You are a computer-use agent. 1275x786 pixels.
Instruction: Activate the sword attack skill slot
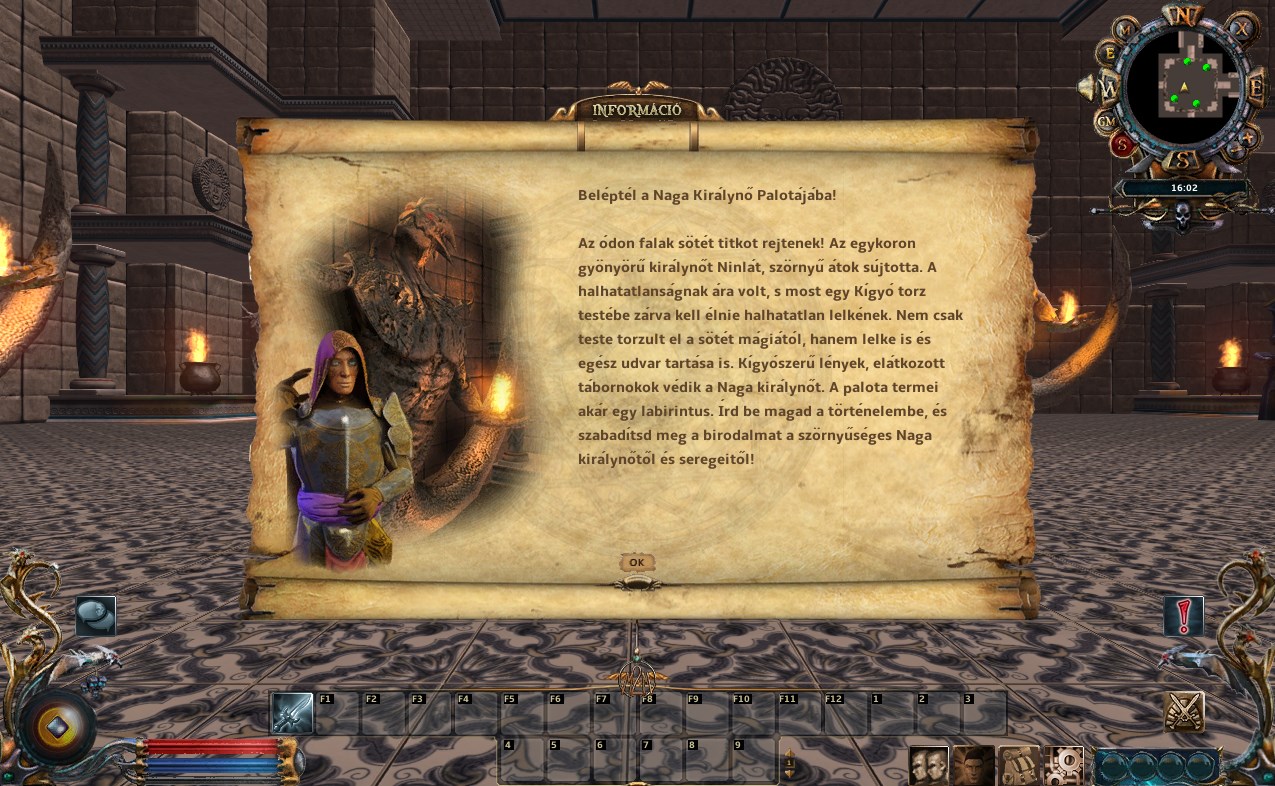292,713
